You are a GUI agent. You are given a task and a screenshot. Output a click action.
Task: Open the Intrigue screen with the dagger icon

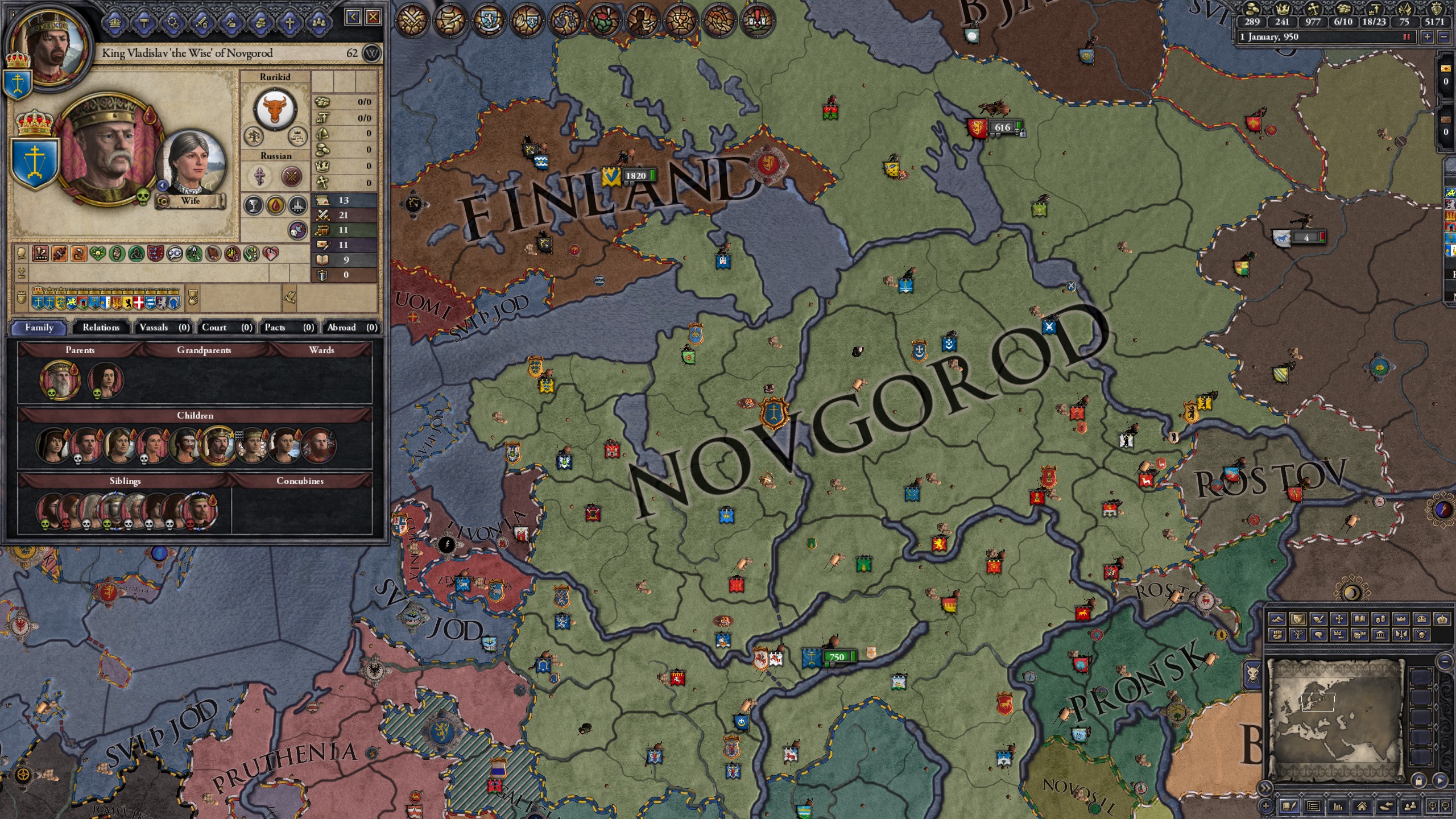(x=231, y=23)
